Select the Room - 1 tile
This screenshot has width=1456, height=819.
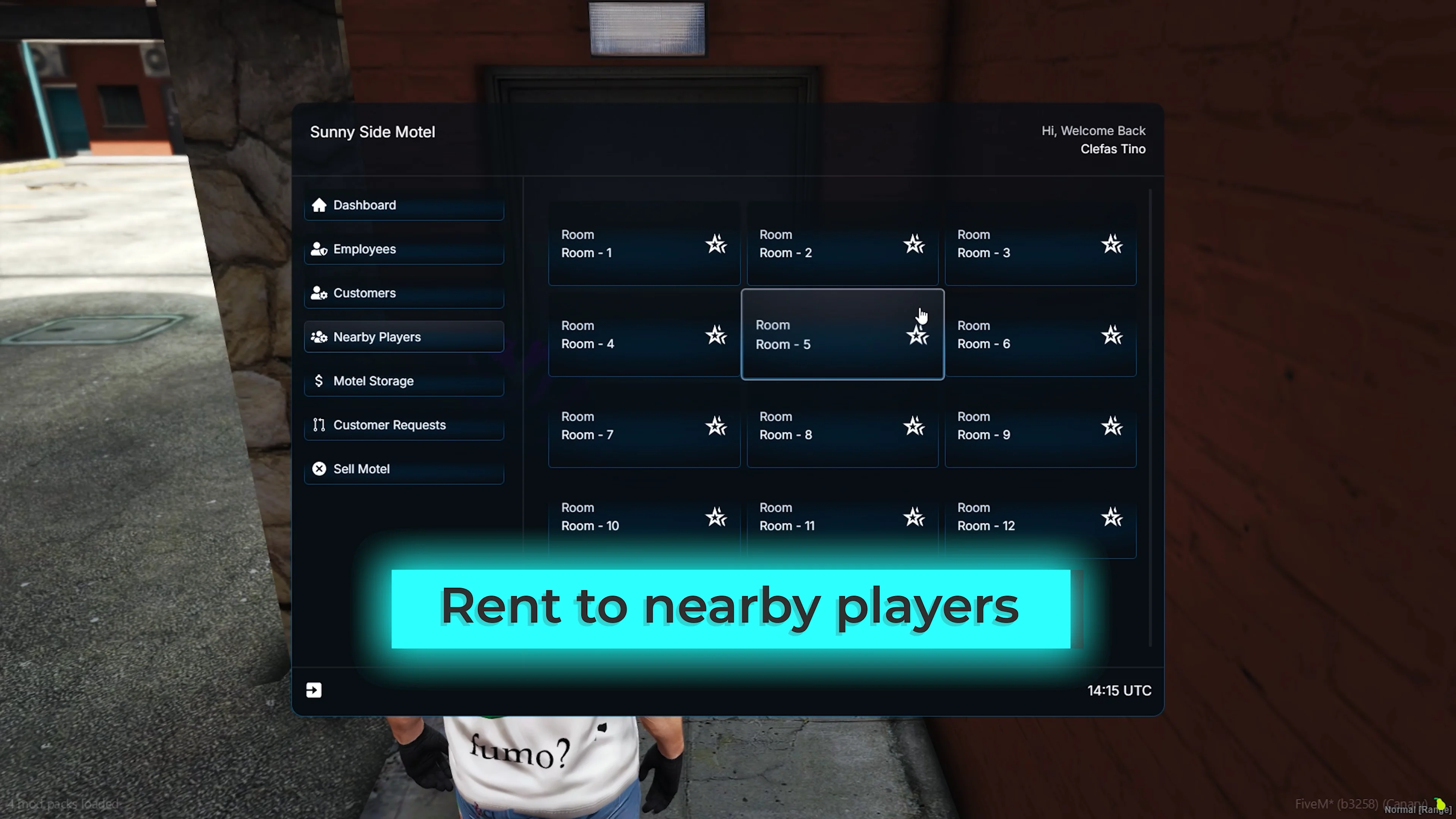point(644,244)
